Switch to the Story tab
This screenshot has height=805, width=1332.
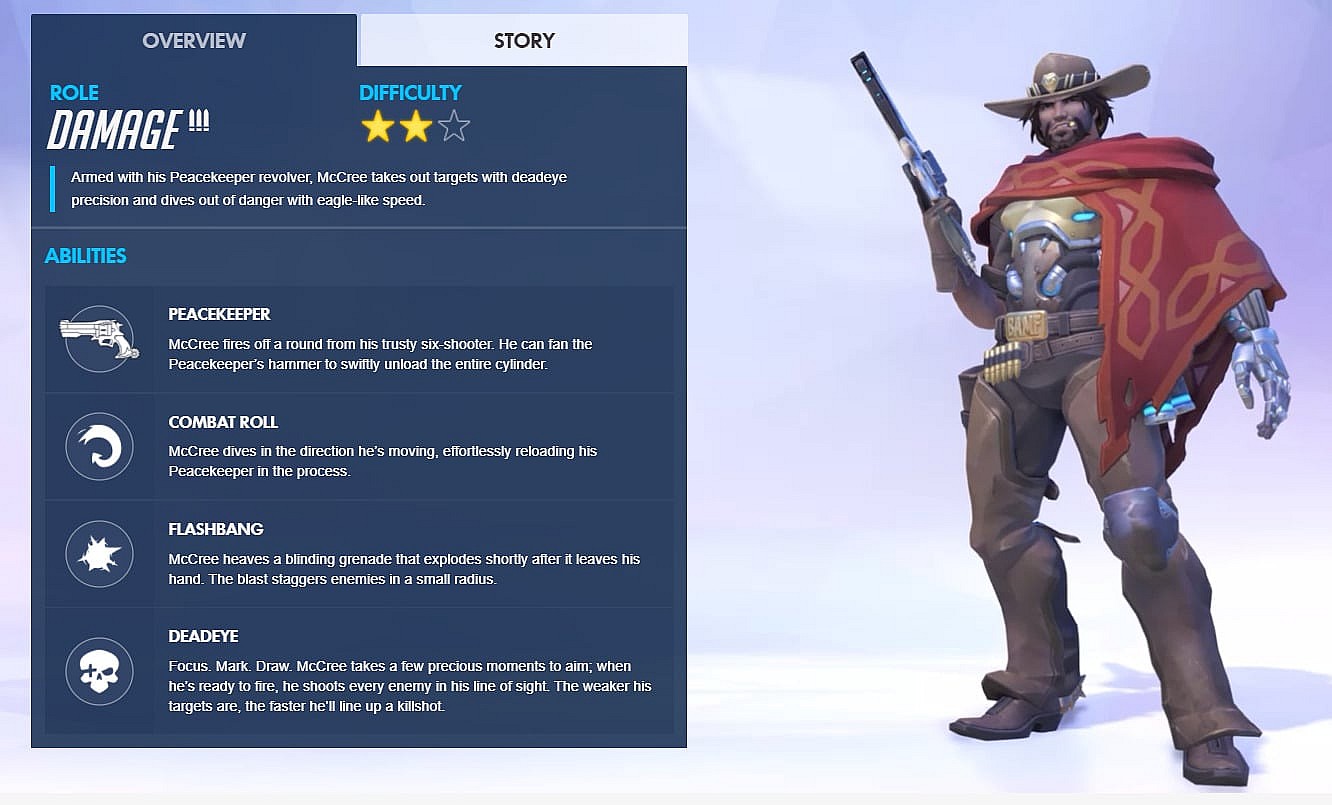click(523, 41)
